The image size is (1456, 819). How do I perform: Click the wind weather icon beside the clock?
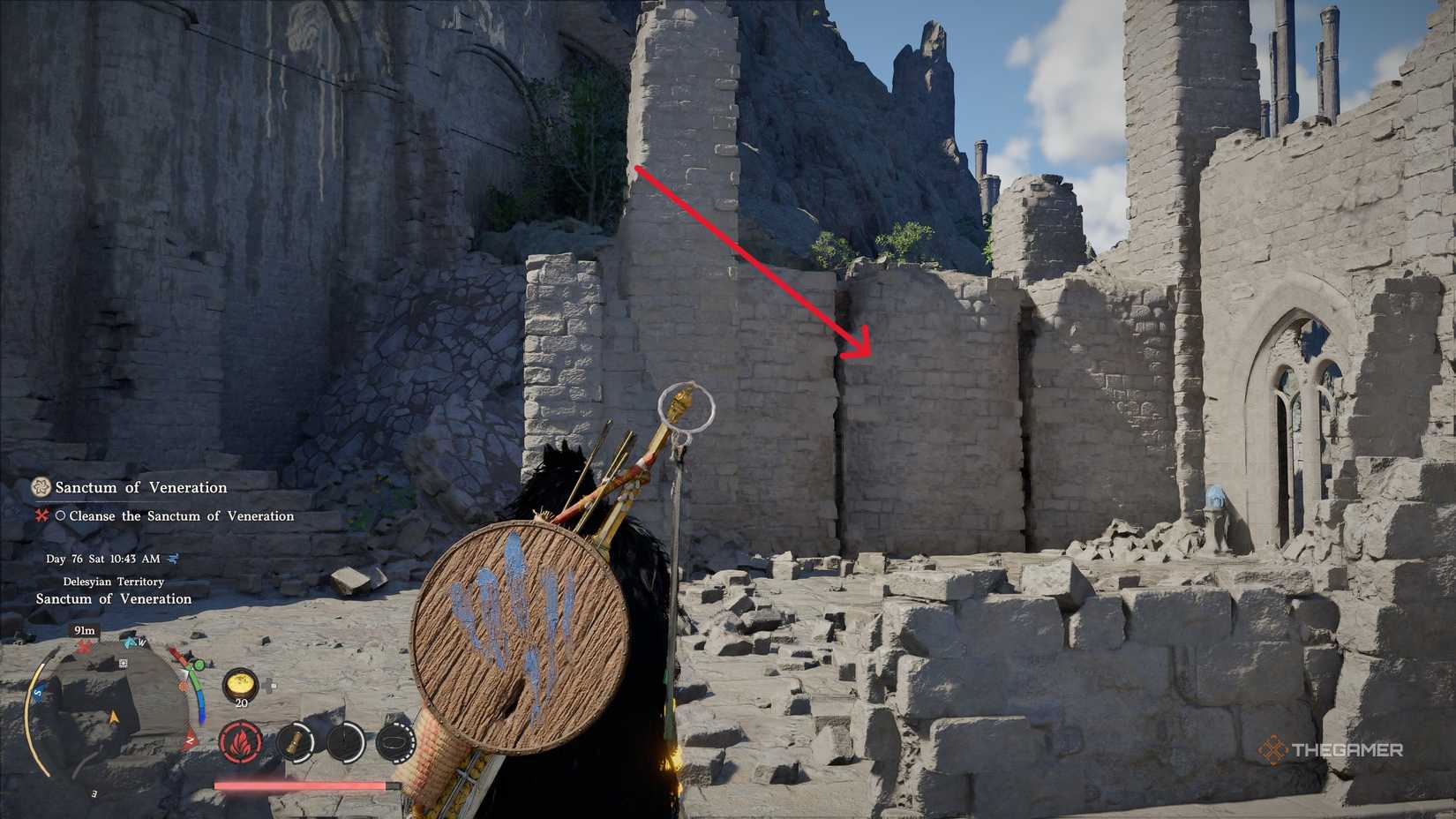coord(174,559)
